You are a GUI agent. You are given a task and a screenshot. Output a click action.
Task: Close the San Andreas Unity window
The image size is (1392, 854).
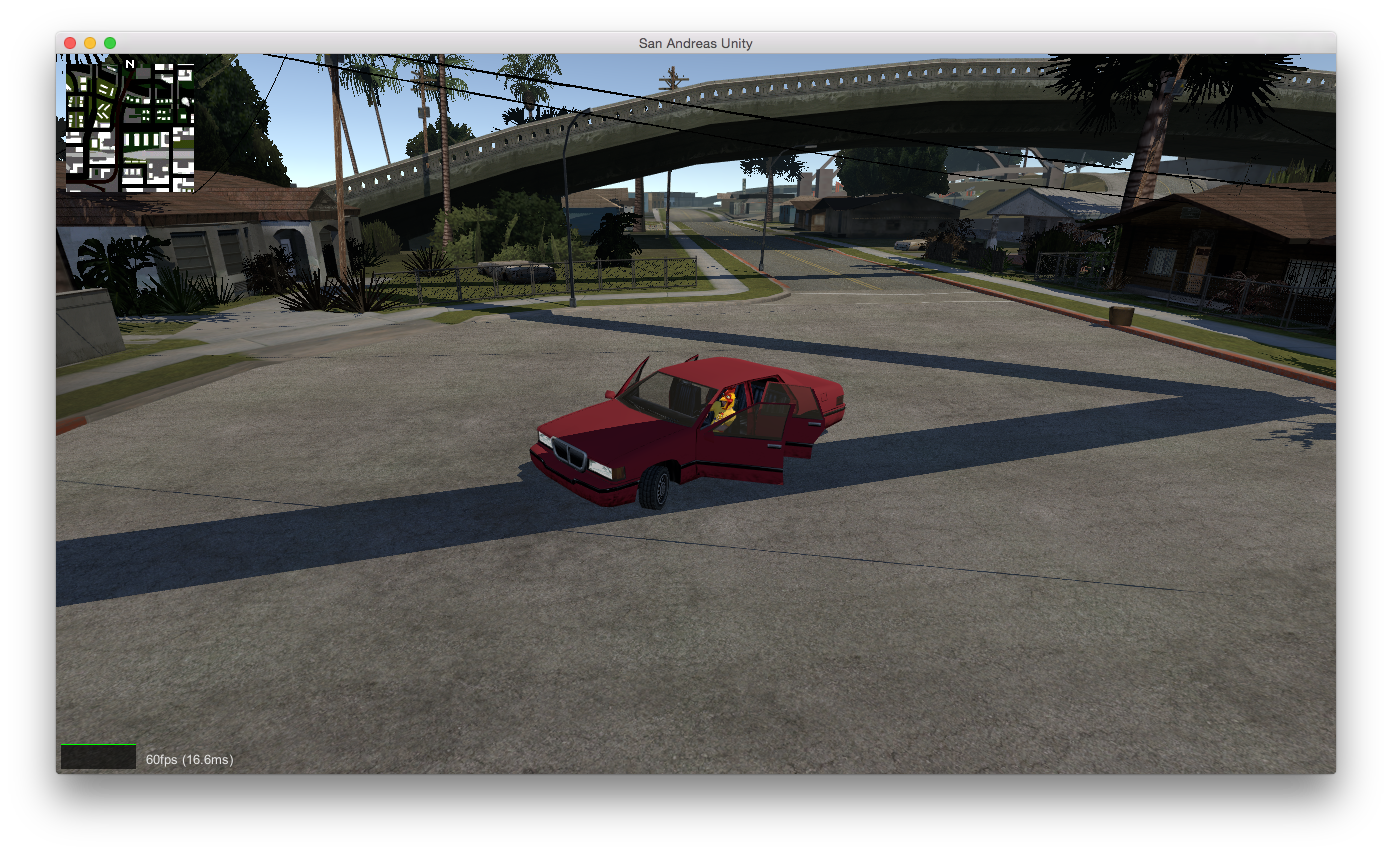(x=70, y=43)
